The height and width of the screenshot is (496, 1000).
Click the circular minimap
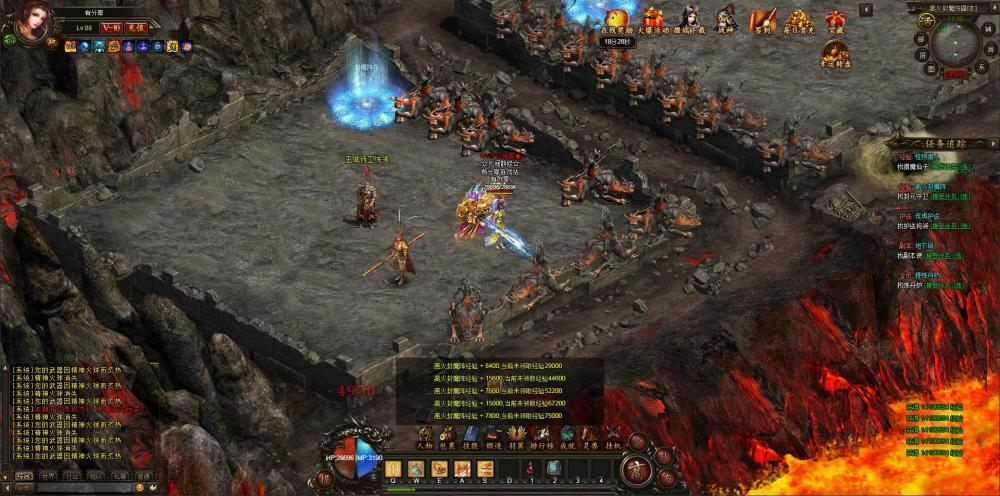point(956,41)
